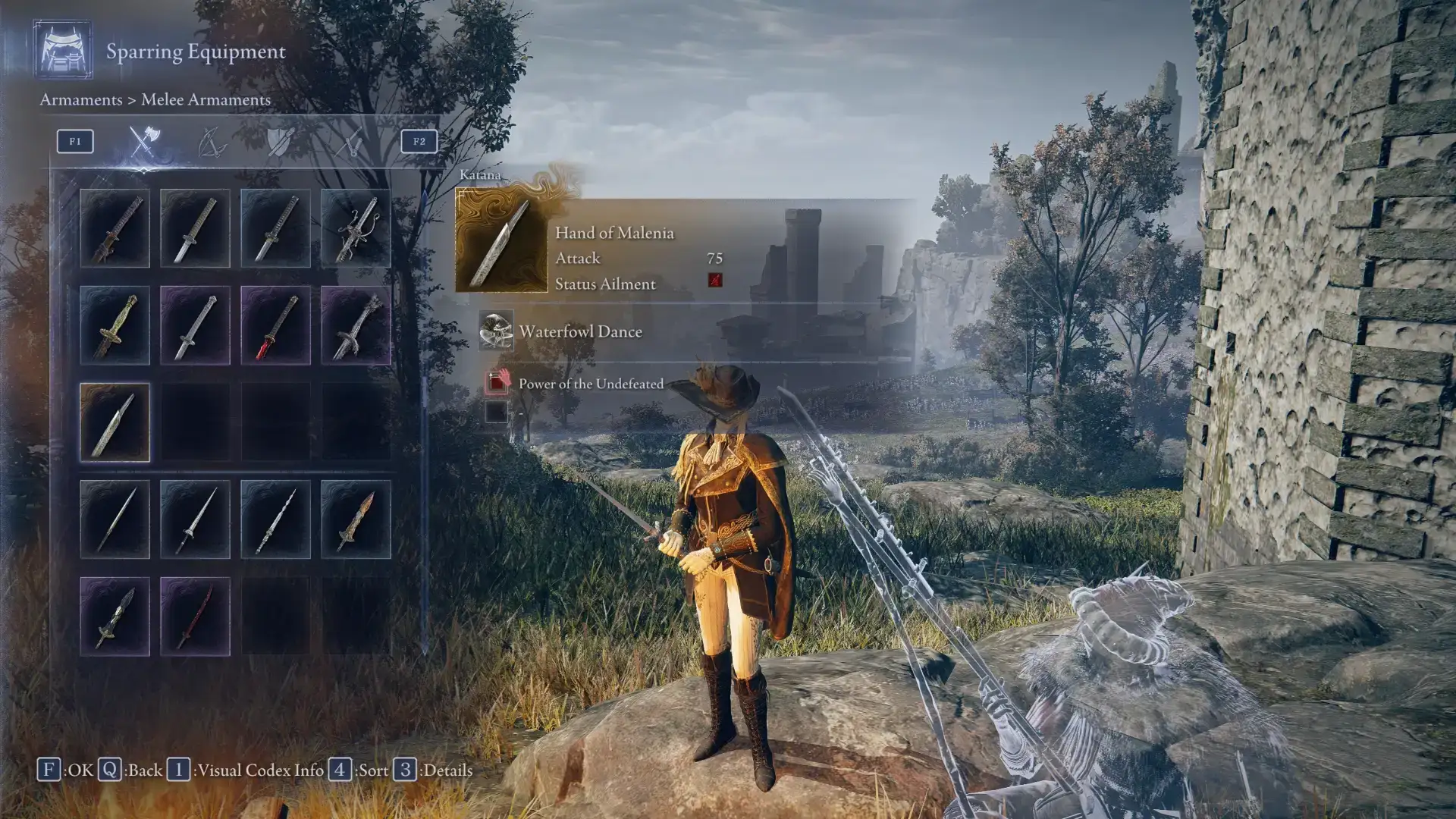Switch to the staff and seal tab

pos(349,142)
